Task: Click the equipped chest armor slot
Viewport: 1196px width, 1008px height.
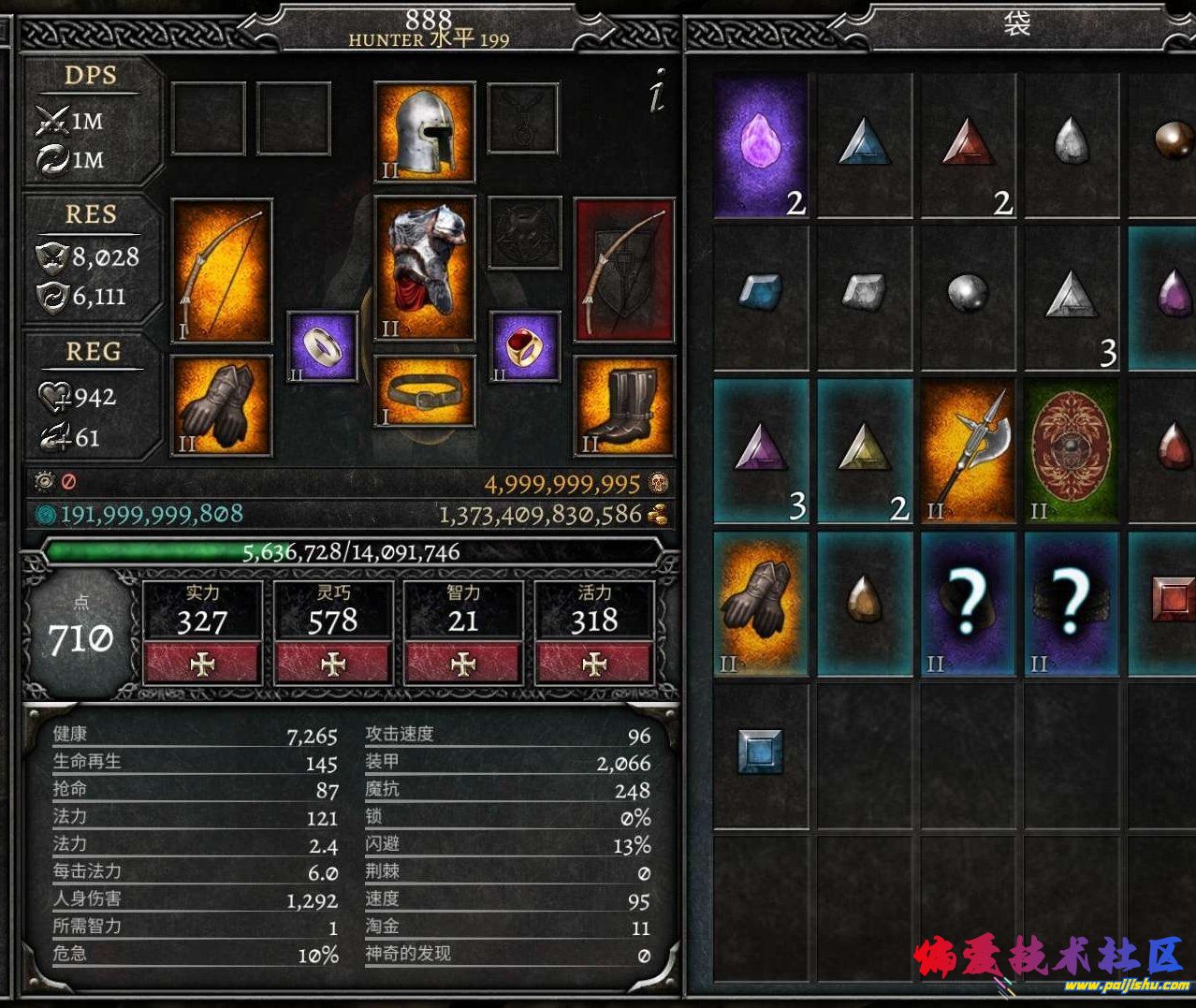Action: pyautogui.click(x=425, y=268)
